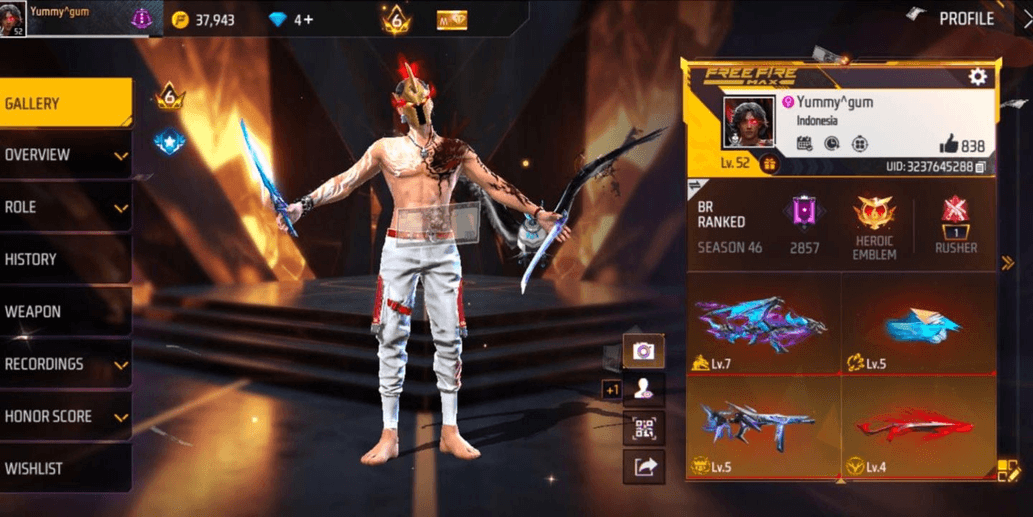Show the Recordings section
1033x517 pixels.
click(65, 364)
